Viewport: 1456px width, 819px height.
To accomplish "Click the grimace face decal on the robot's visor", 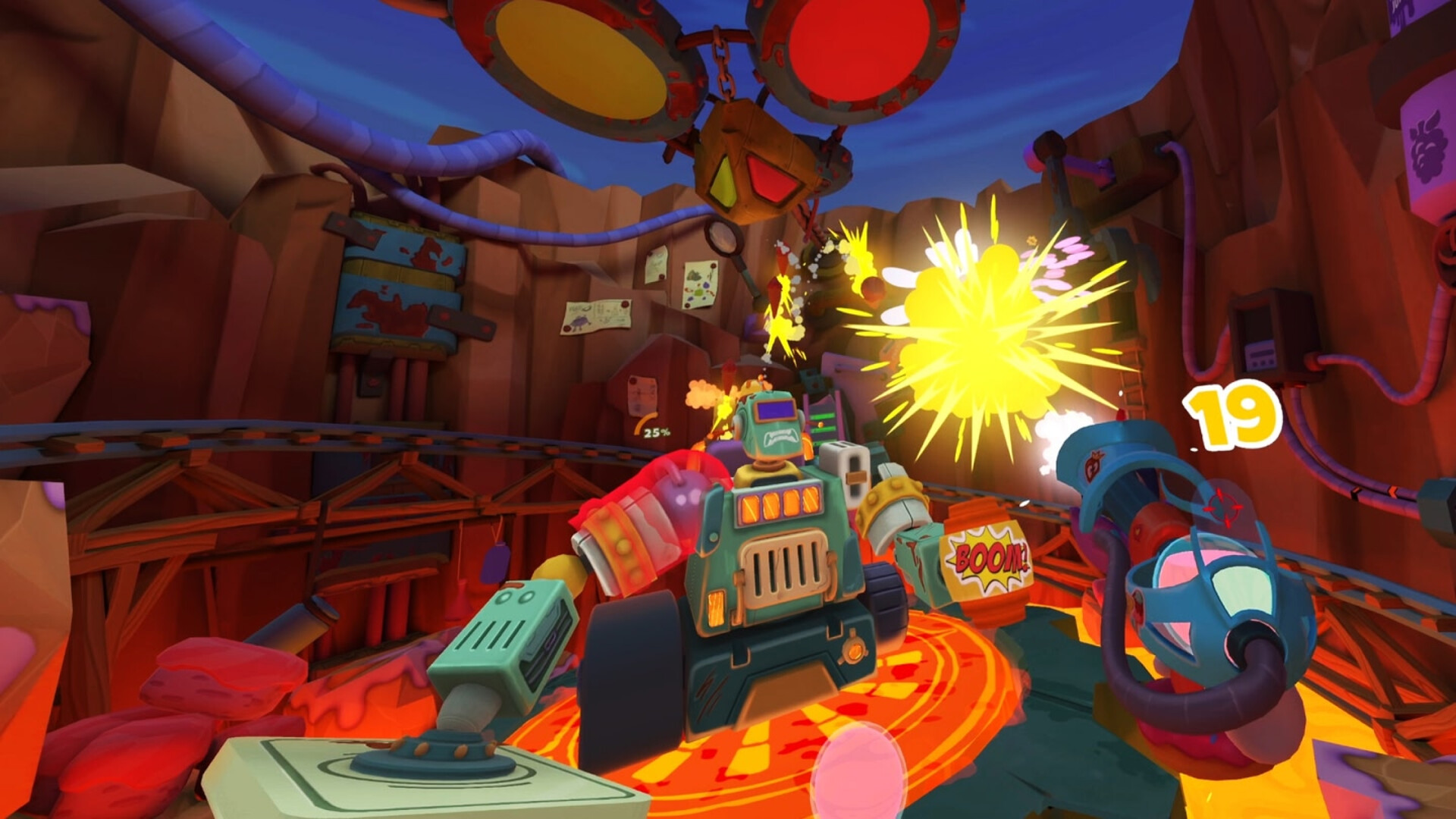I will [781, 437].
